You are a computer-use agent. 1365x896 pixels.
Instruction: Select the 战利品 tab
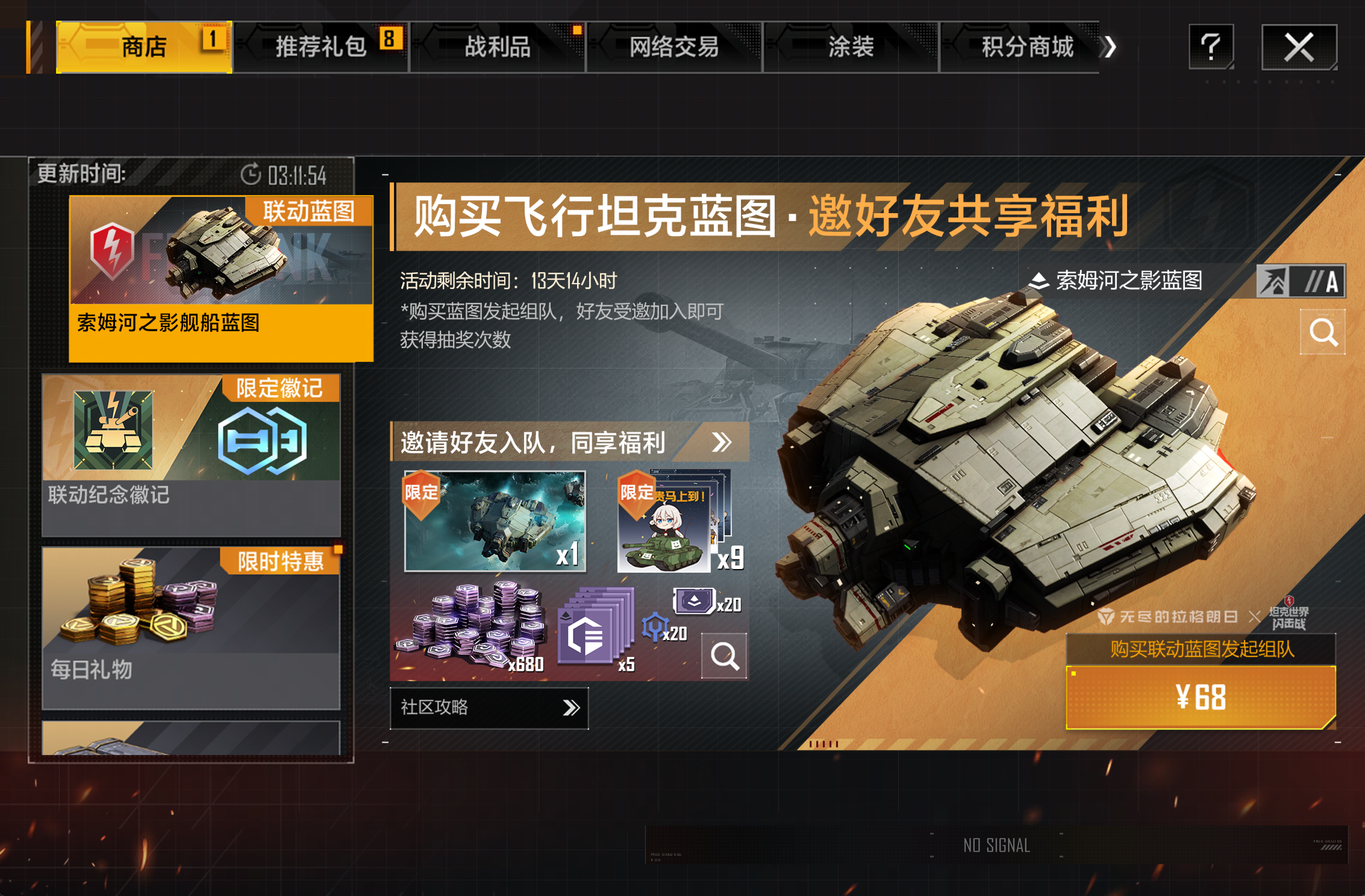[x=497, y=47]
